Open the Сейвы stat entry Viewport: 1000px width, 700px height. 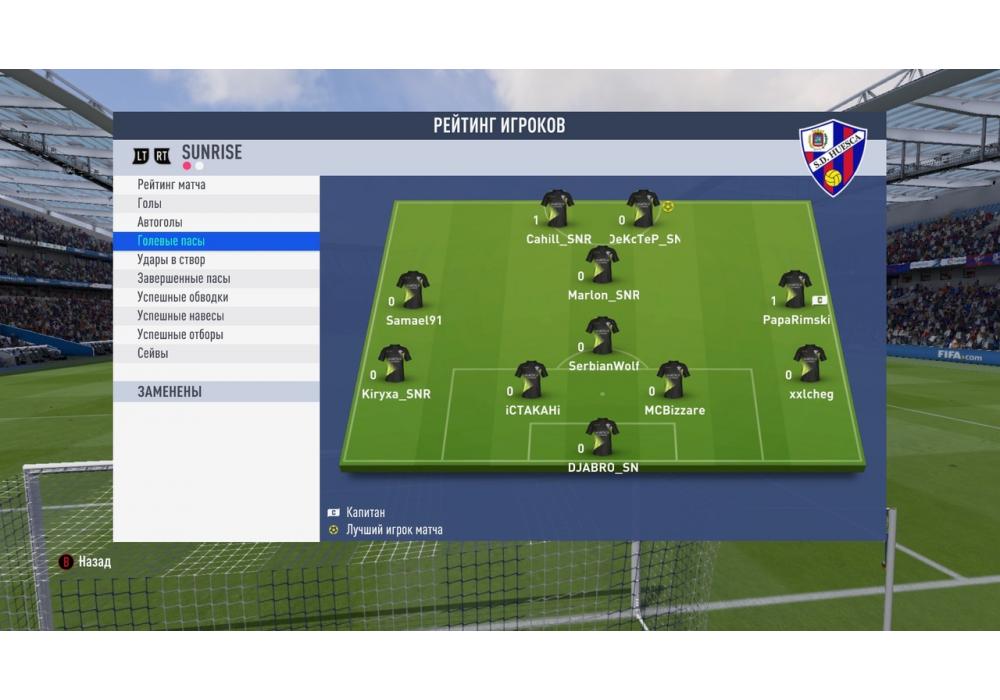(153, 353)
